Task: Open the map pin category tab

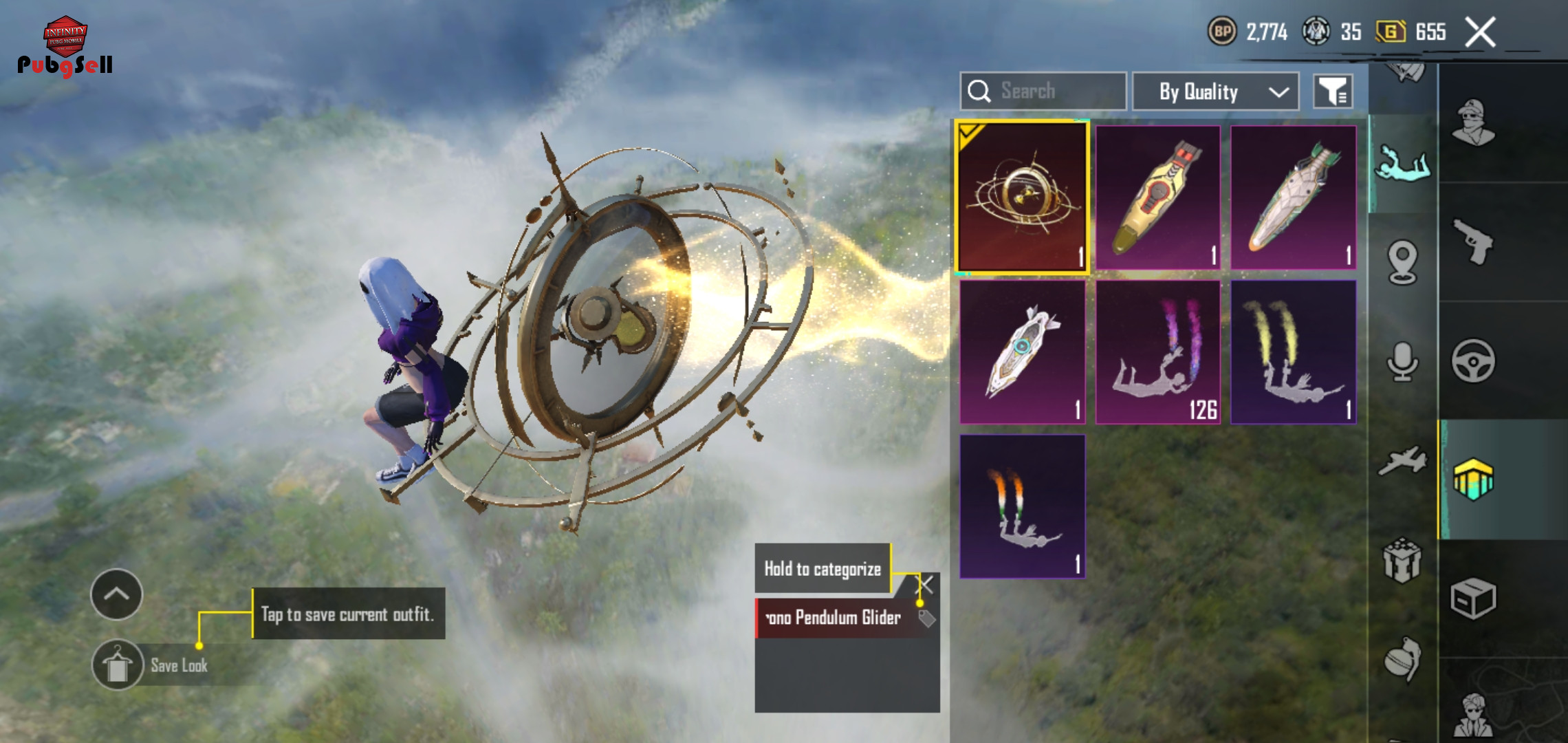Action: click(1402, 262)
